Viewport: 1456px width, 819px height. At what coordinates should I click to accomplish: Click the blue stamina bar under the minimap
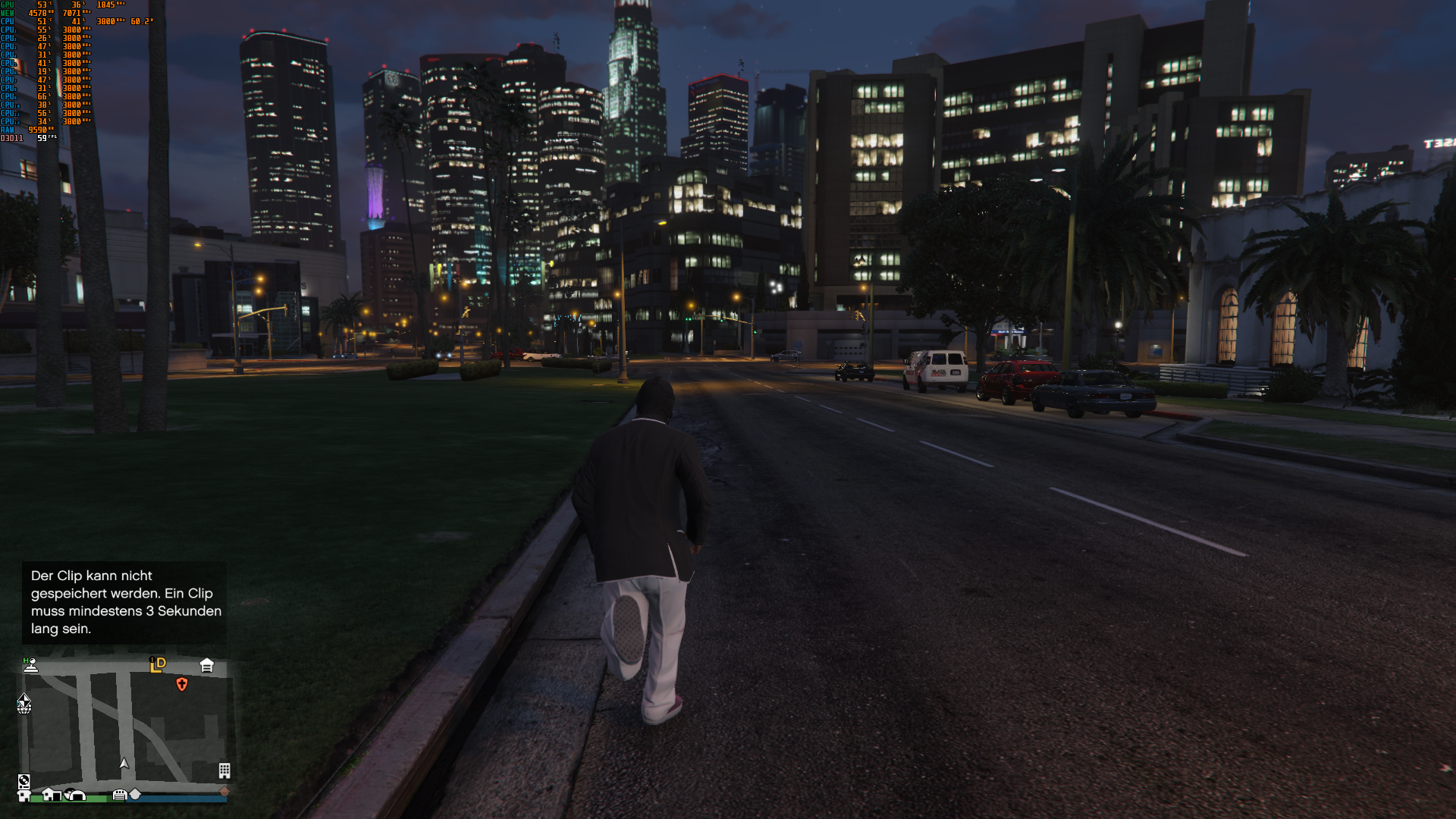(x=177, y=799)
